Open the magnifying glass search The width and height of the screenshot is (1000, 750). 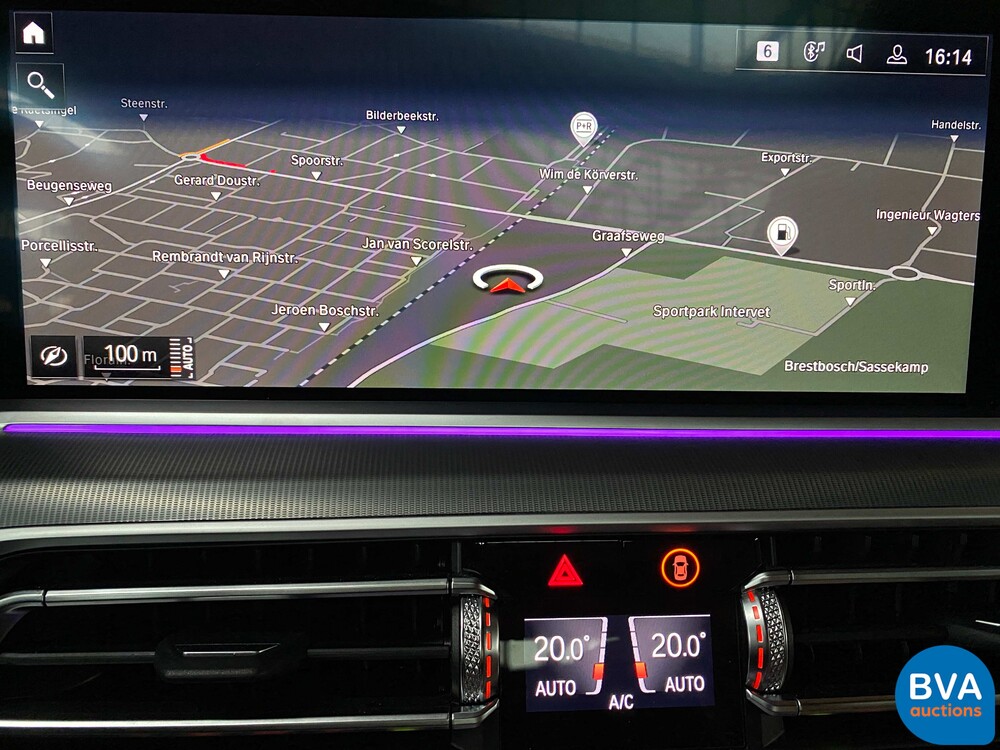point(41,84)
